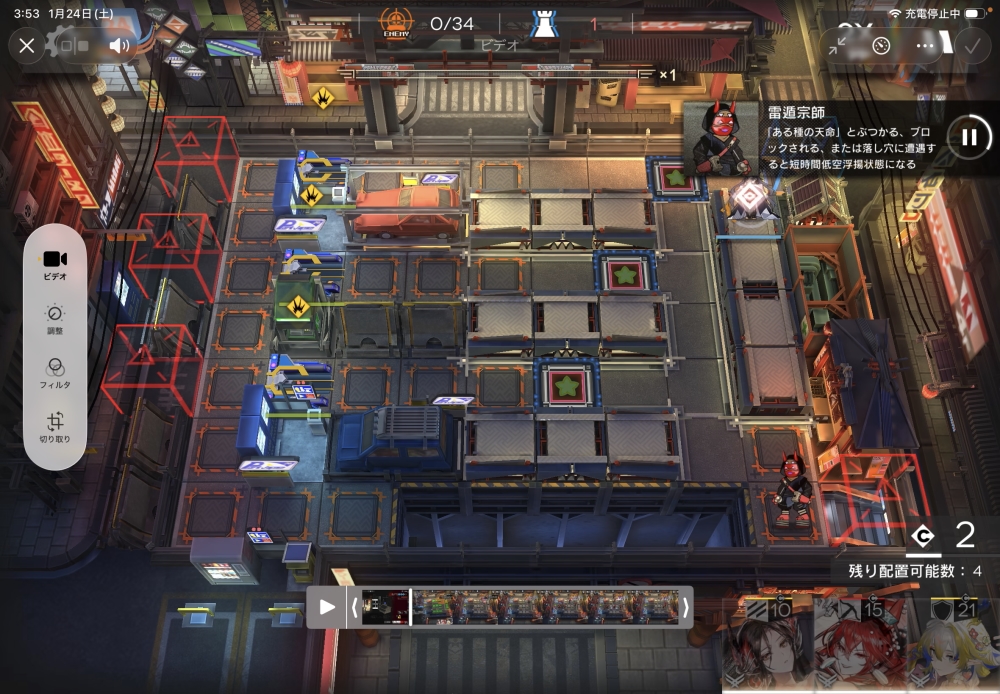Screen dimensions: 1000x694
Task: Open the three-dot more options menu
Action: [925, 45]
